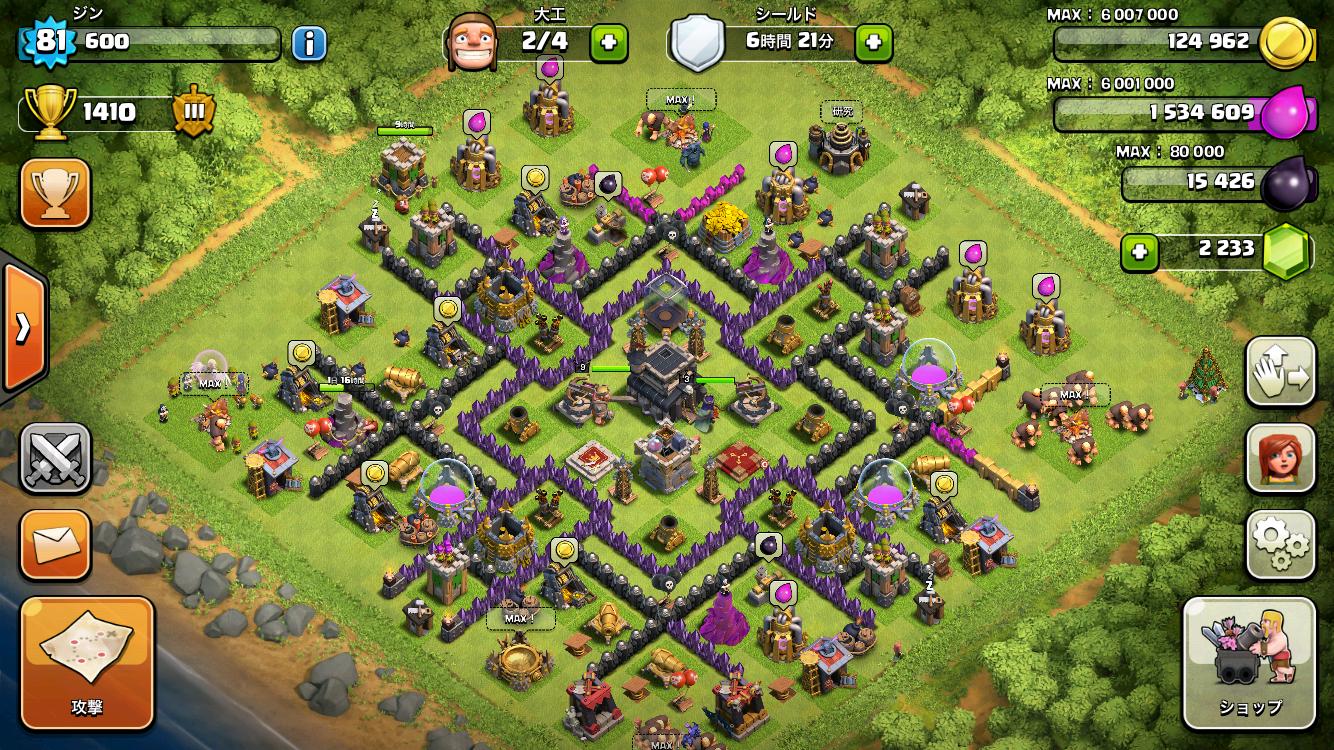
Task: Open the trophy leaderboard button
Action: [55, 193]
